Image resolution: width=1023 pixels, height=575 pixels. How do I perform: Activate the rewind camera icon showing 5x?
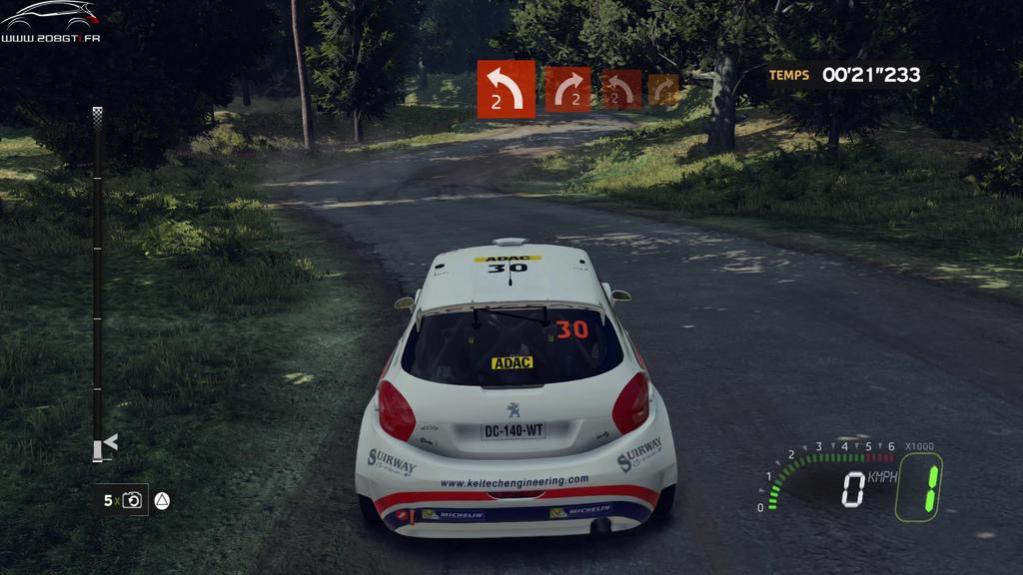coord(132,500)
